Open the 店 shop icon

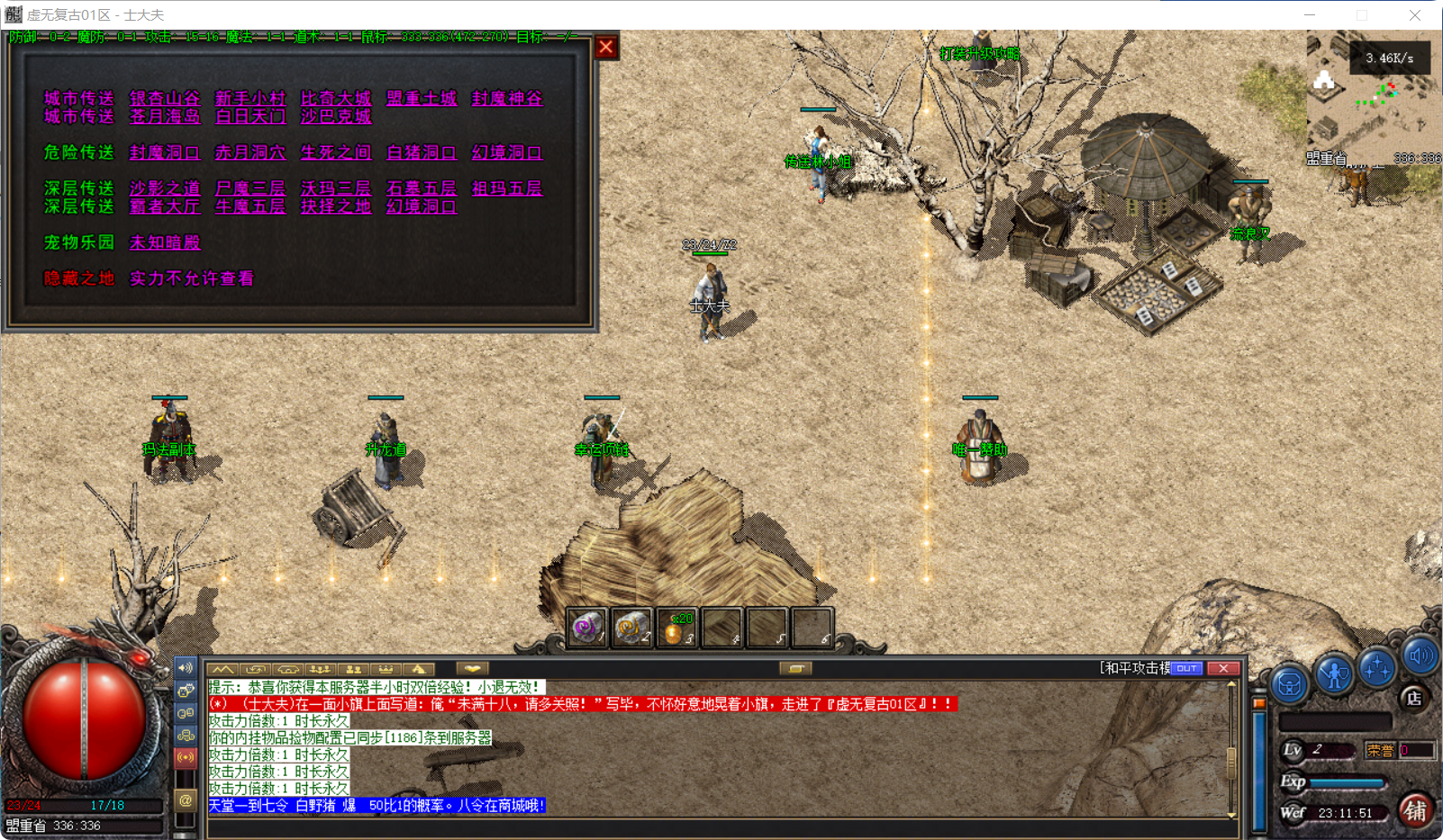(x=1414, y=698)
